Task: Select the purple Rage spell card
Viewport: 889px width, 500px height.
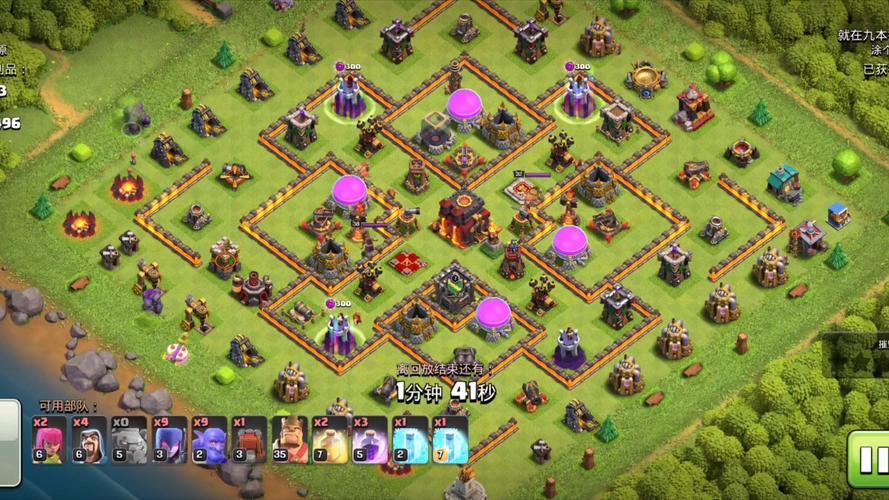Action: tap(370, 440)
